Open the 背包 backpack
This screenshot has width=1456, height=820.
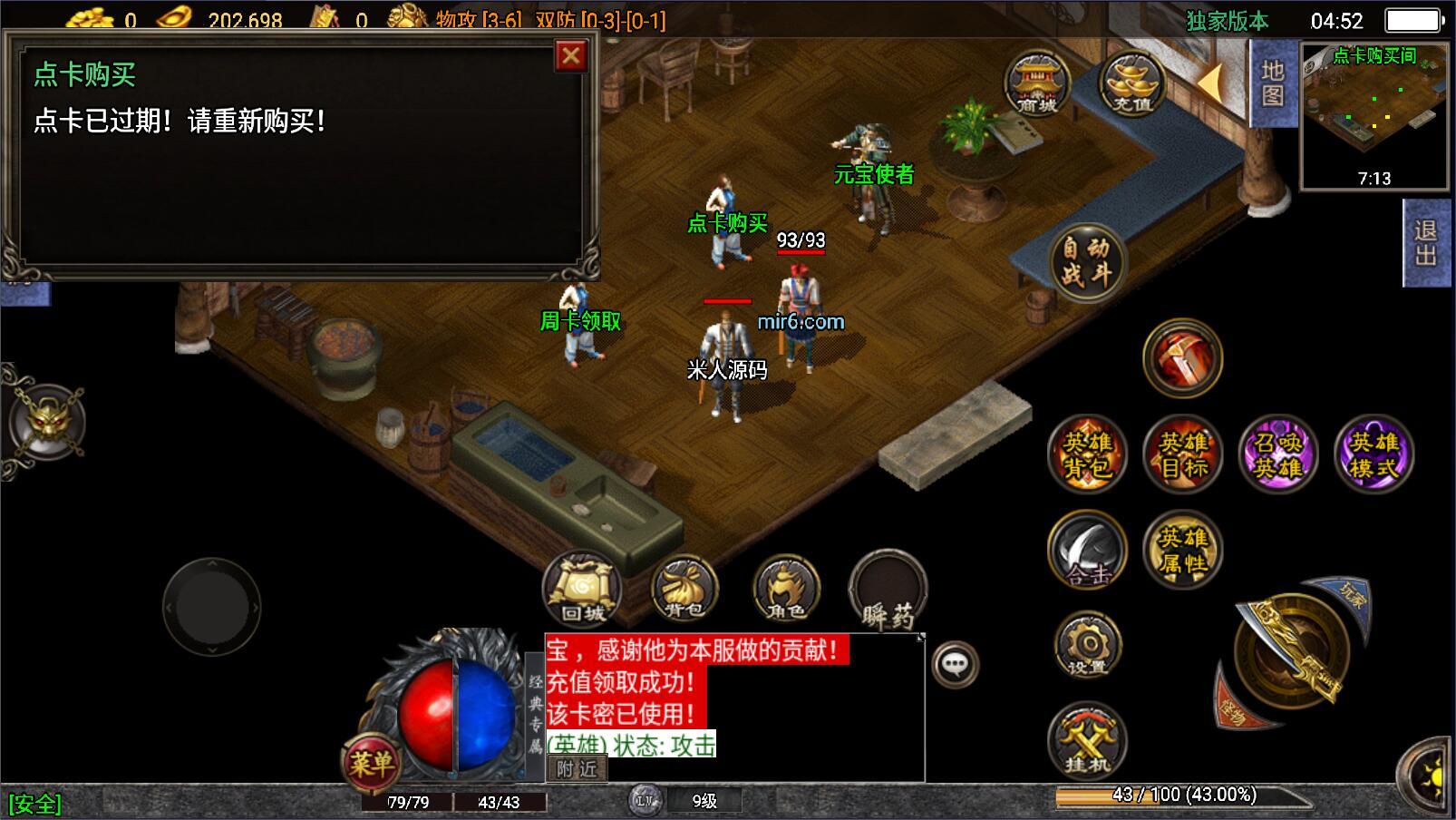tap(684, 590)
